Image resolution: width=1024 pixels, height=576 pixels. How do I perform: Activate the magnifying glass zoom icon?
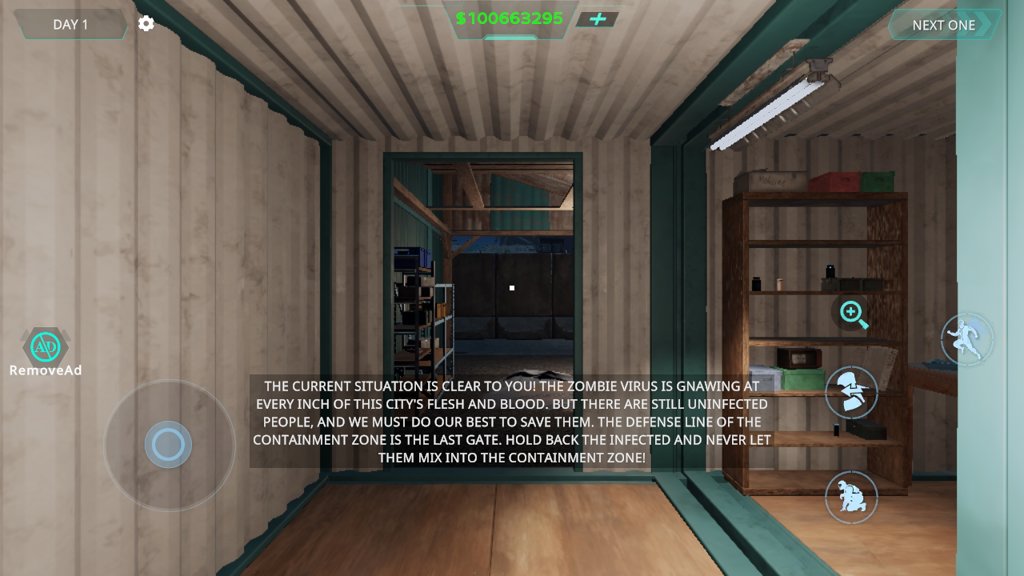(853, 314)
